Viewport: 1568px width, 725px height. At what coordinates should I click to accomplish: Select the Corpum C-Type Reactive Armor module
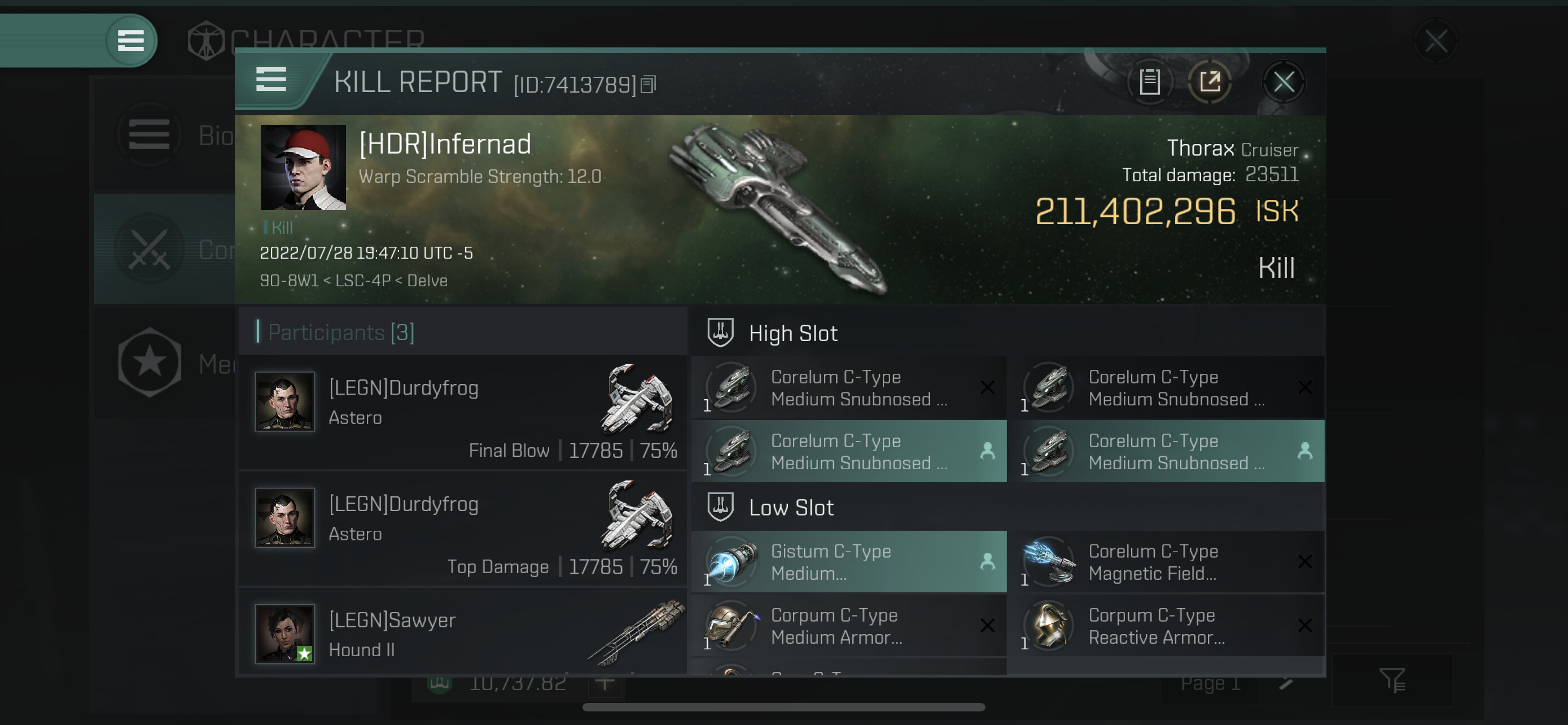(1165, 626)
